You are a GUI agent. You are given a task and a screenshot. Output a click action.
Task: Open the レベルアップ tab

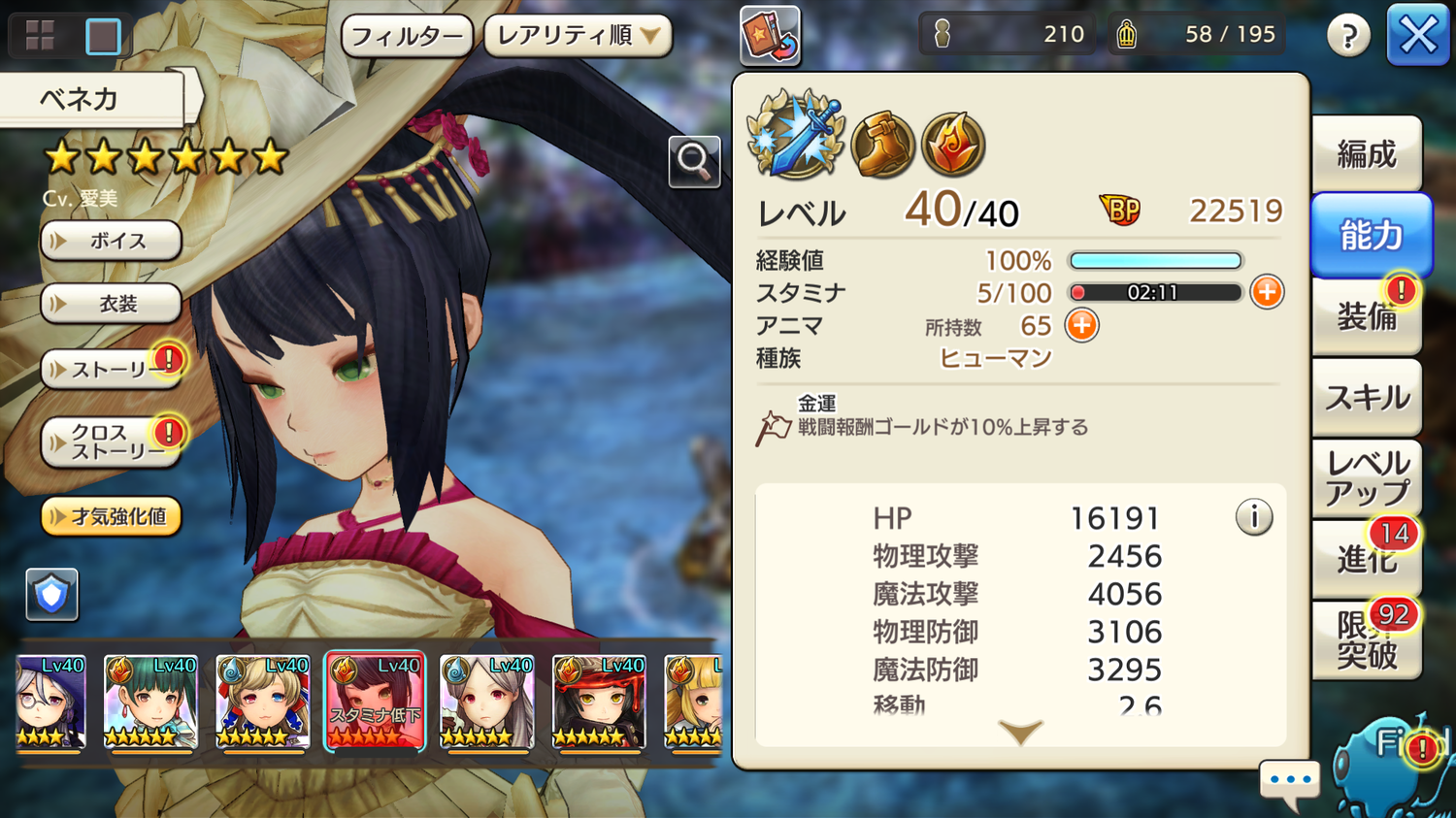1367,478
